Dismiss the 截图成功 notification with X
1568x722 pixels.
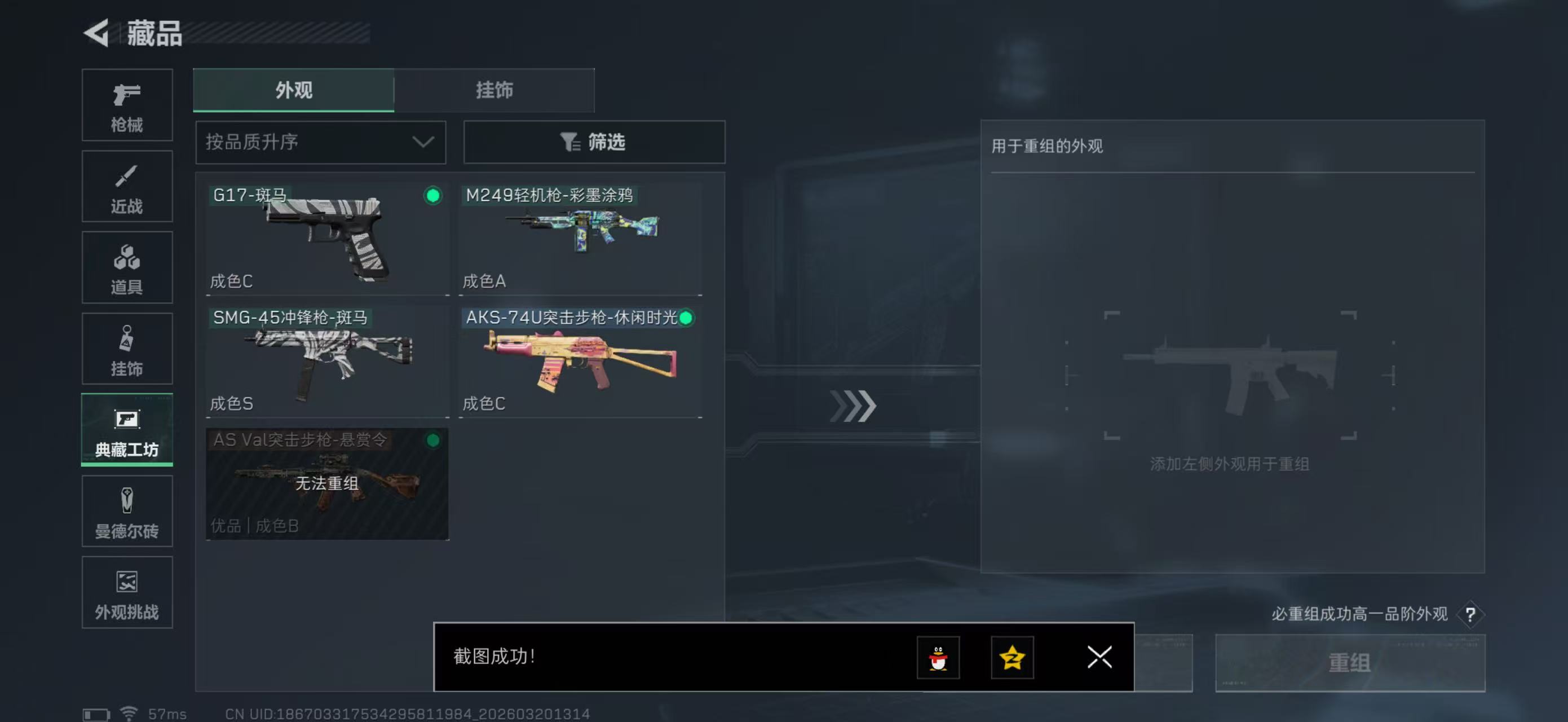pyautogui.click(x=1098, y=658)
